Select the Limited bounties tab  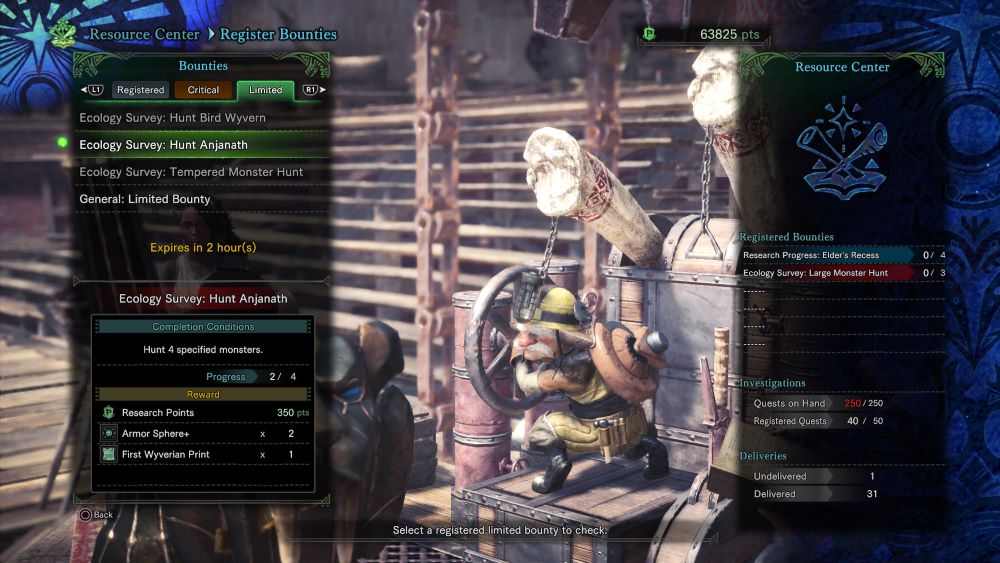[x=265, y=90]
